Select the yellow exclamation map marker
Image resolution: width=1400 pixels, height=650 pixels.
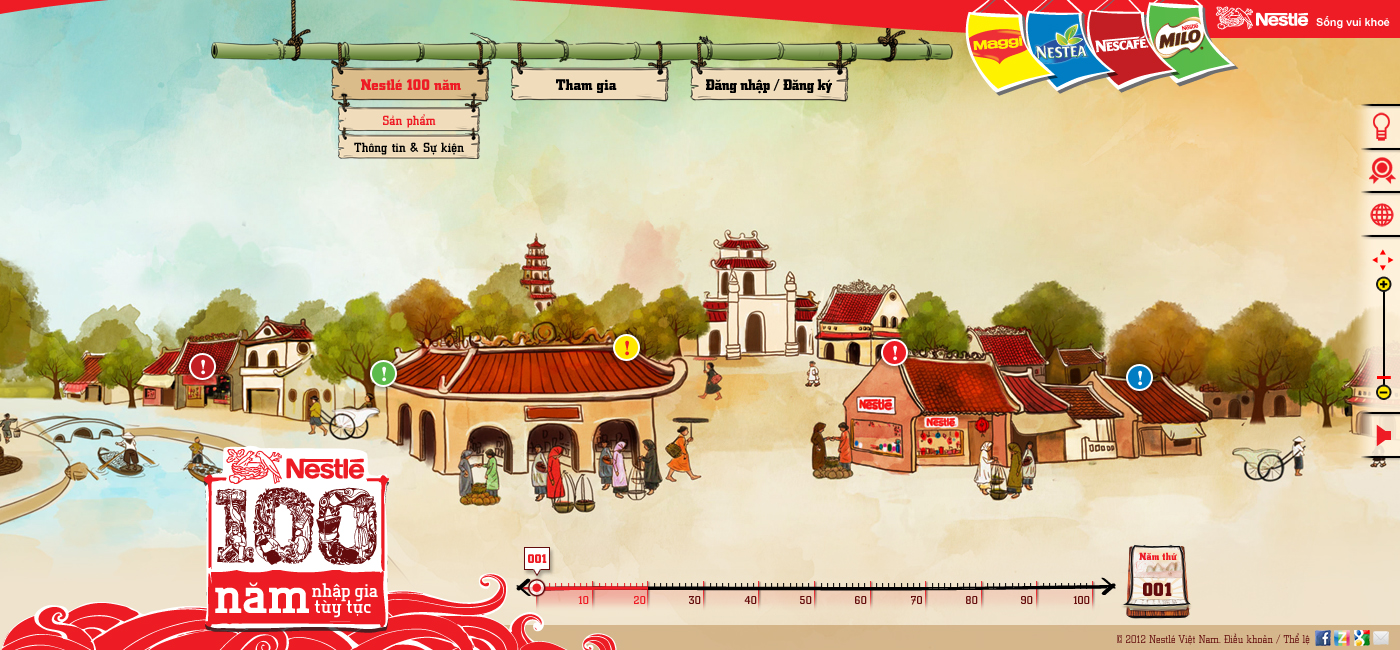[x=626, y=347]
